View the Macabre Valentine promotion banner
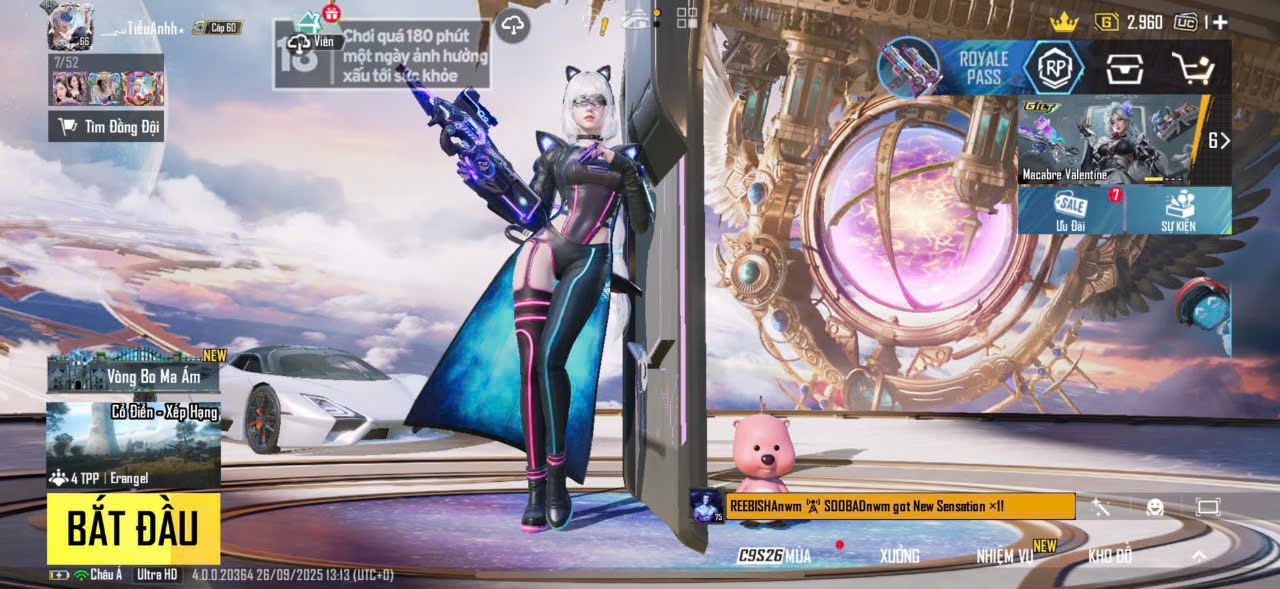Viewport: 1280px width, 589px height. point(1112,140)
